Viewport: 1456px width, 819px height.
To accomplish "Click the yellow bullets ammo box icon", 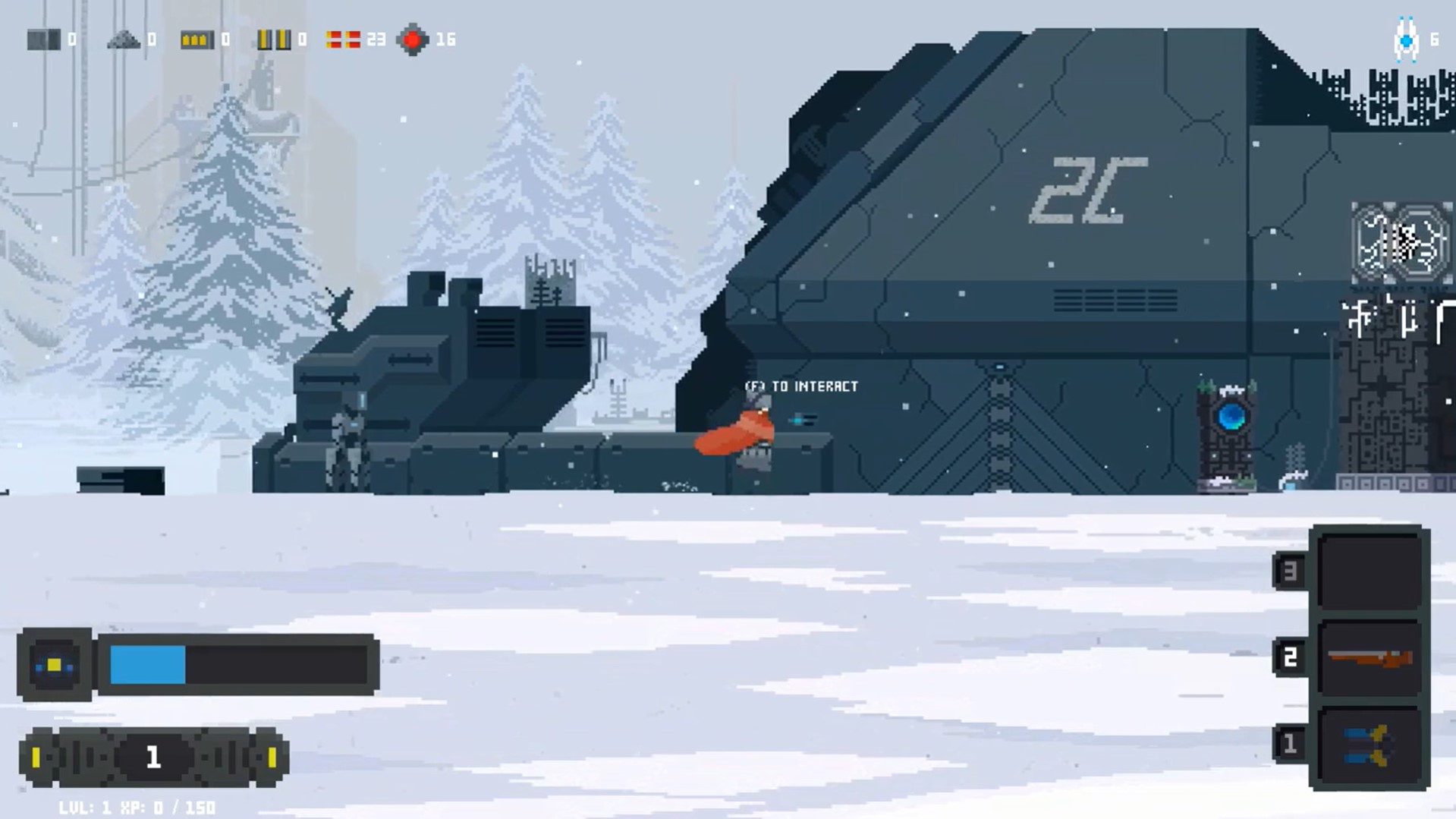I will click(197, 39).
